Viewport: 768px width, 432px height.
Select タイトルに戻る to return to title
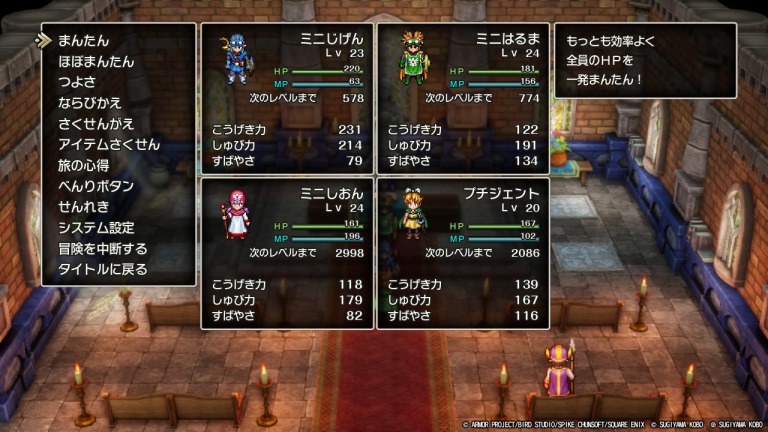(102, 269)
